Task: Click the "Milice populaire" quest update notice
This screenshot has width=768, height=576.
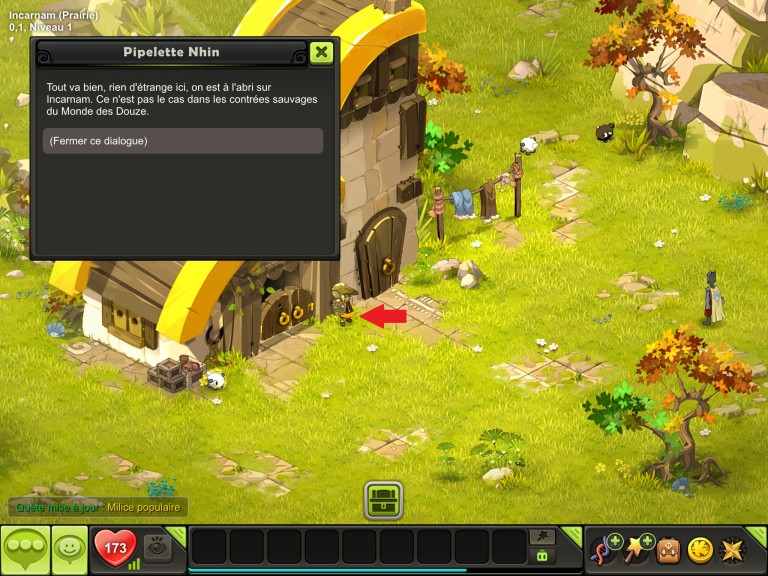Action: click(x=144, y=508)
